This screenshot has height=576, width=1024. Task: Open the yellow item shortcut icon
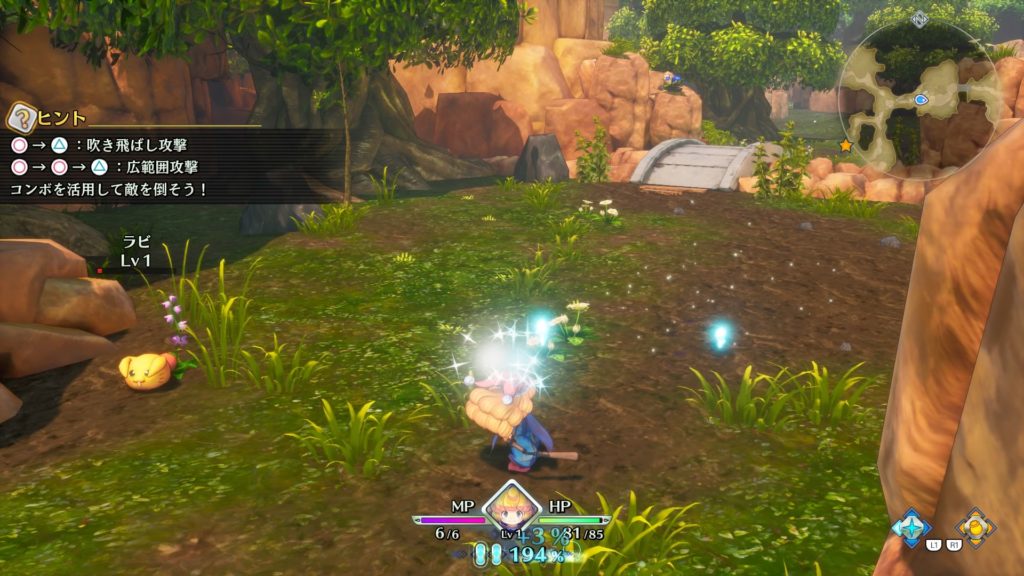pos(974,526)
